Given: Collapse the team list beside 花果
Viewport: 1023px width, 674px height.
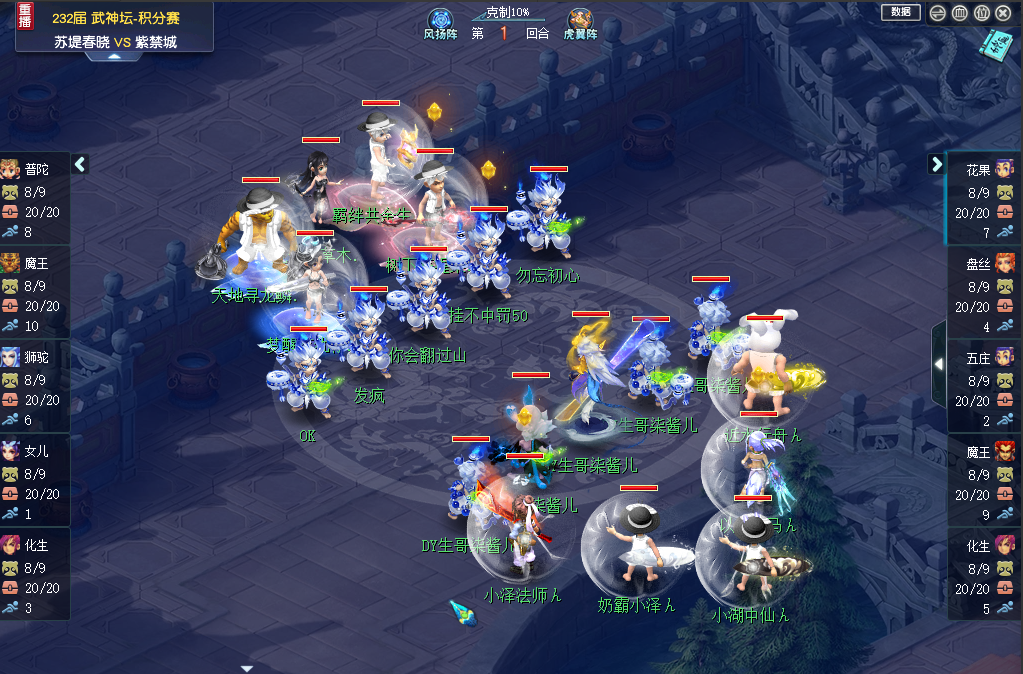Looking at the screenshot, I should pyautogui.click(x=937, y=164).
